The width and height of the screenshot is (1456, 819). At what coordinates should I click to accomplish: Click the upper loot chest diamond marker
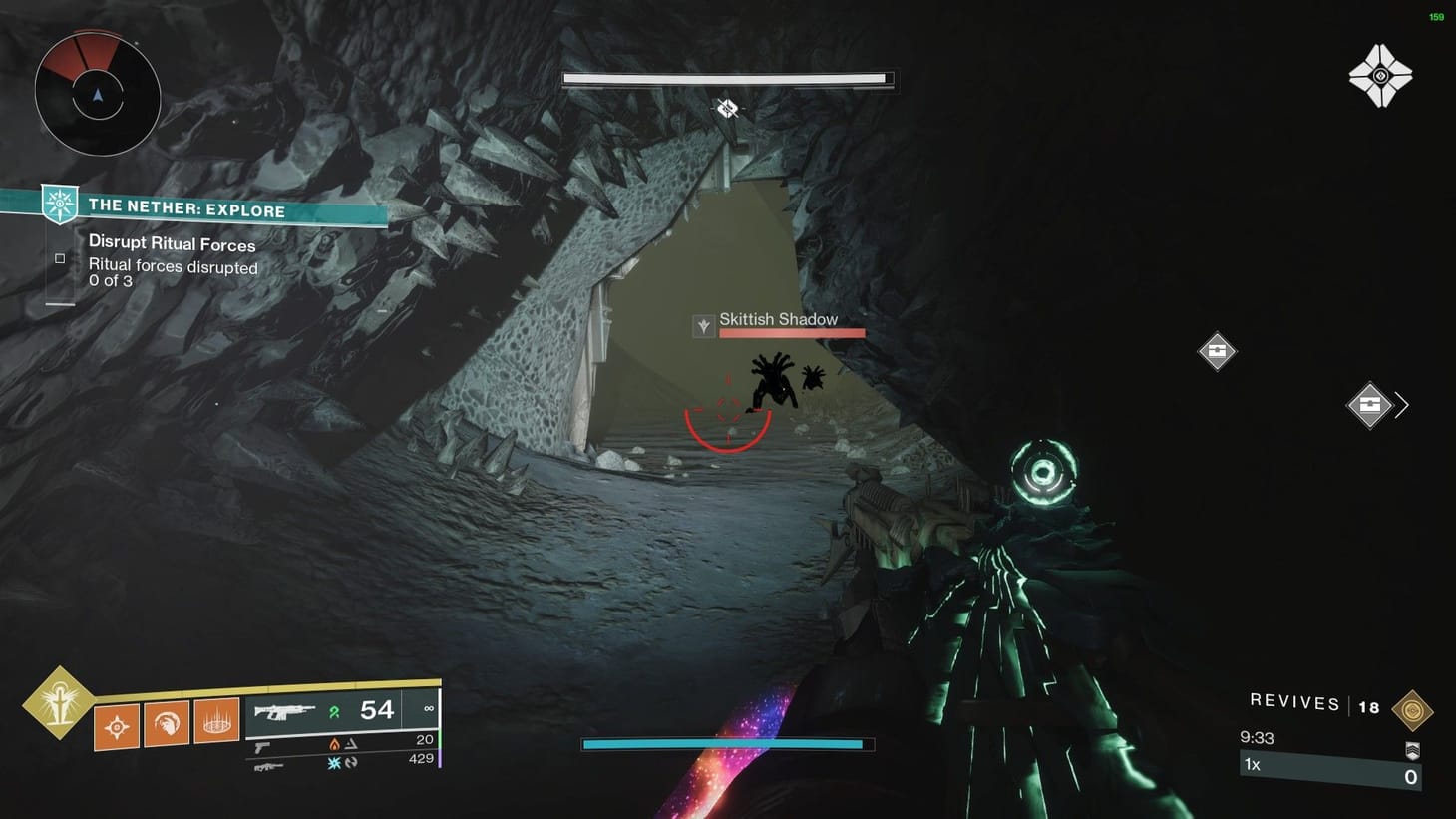tap(1217, 352)
